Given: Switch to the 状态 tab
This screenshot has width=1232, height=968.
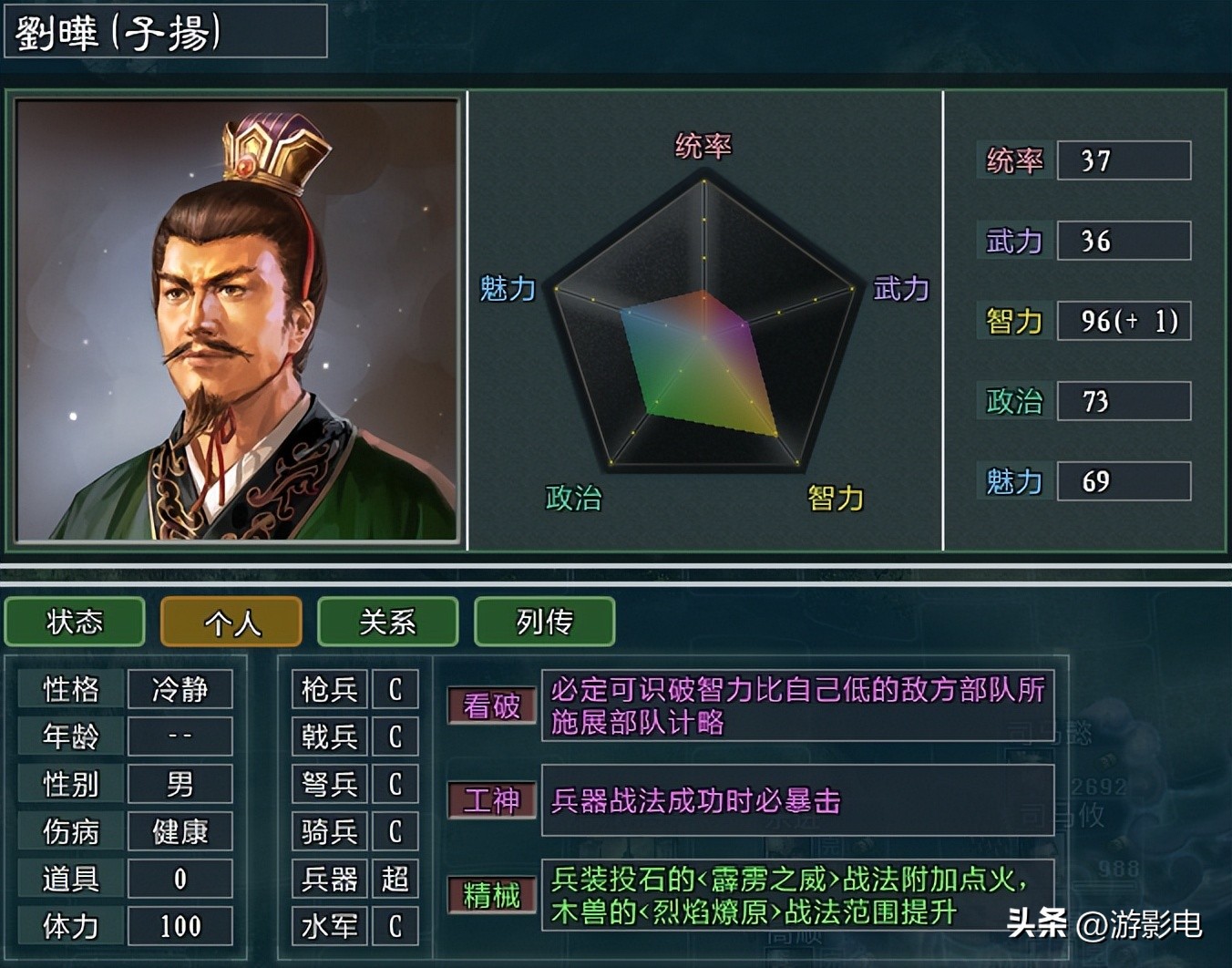Looking at the screenshot, I should click(75, 623).
